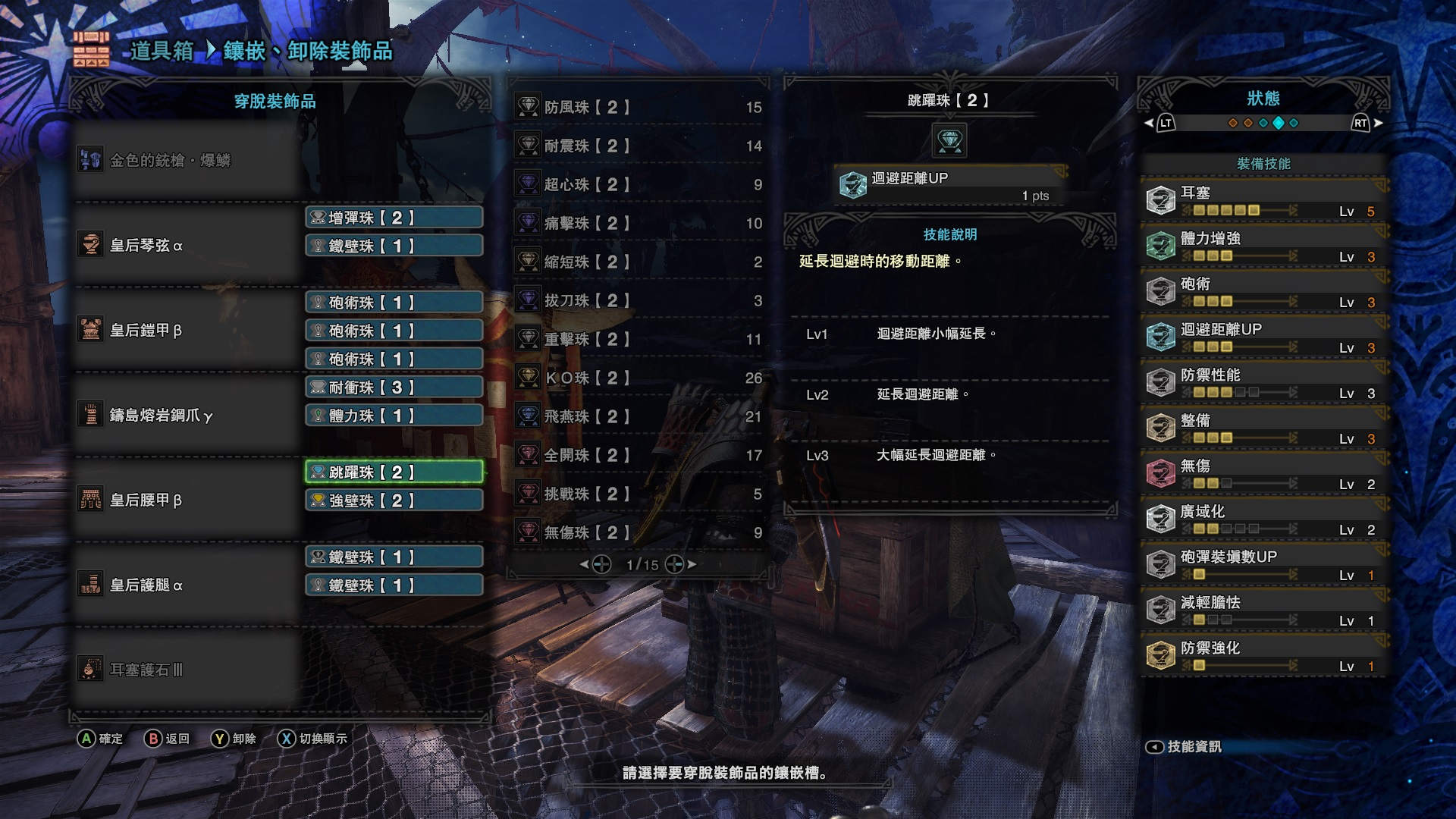Select 耐震珠【2】 in the jewel list
This screenshot has width=1456, height=819.
tap(639, 146)
